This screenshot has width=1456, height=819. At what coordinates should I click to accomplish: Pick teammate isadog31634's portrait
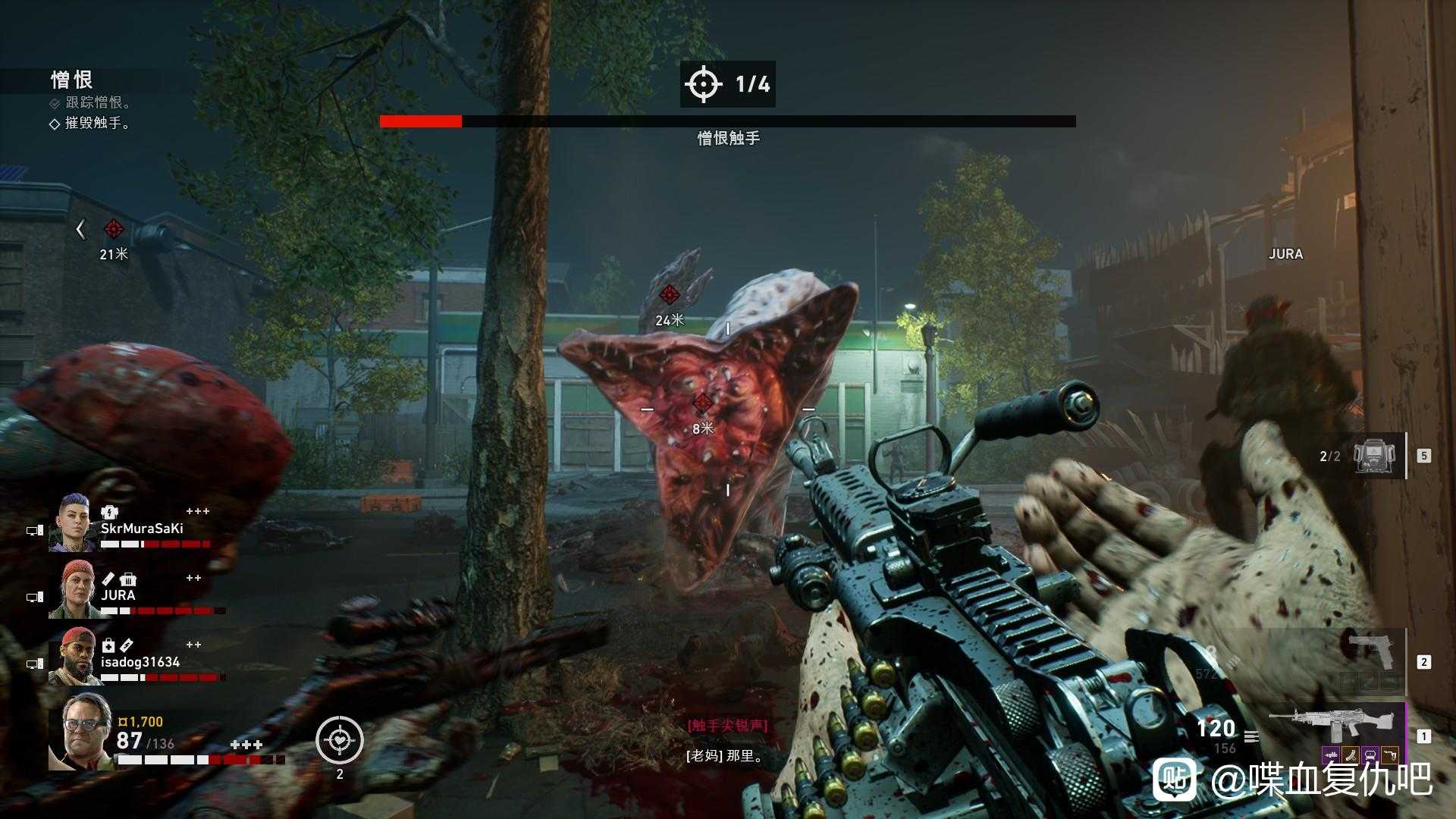click(73, 657)
